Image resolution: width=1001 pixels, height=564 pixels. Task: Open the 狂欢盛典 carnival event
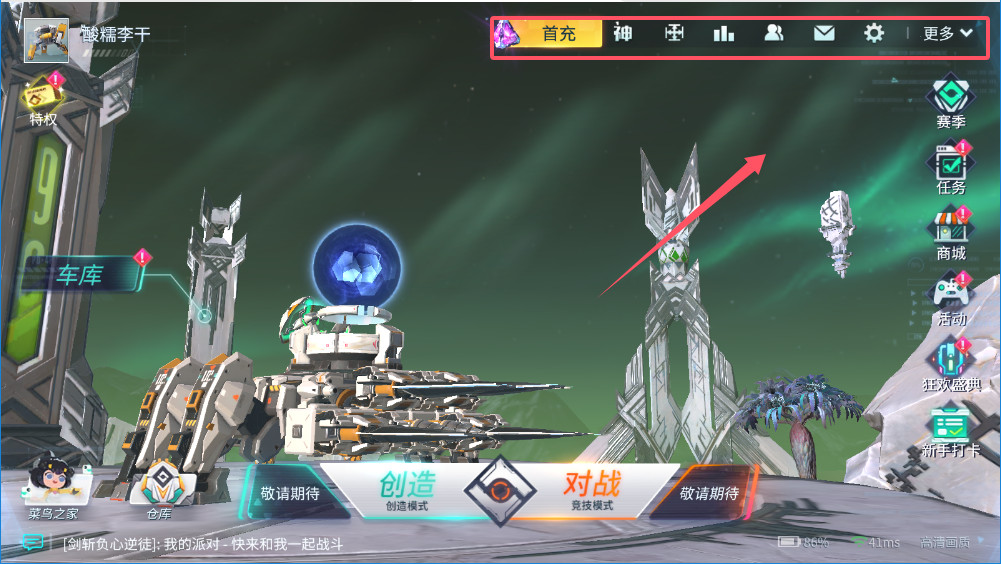click(x=950, y=364)
